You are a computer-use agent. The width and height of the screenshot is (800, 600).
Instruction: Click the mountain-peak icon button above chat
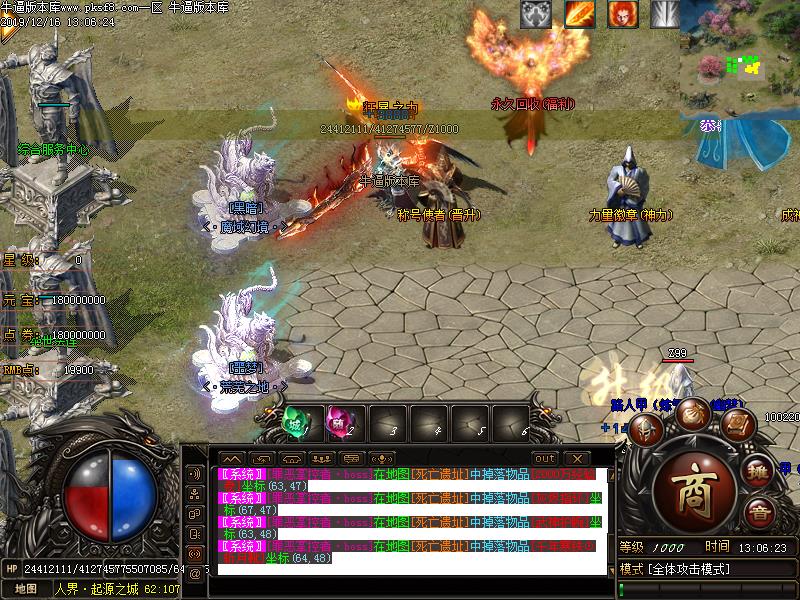(232, 458)
